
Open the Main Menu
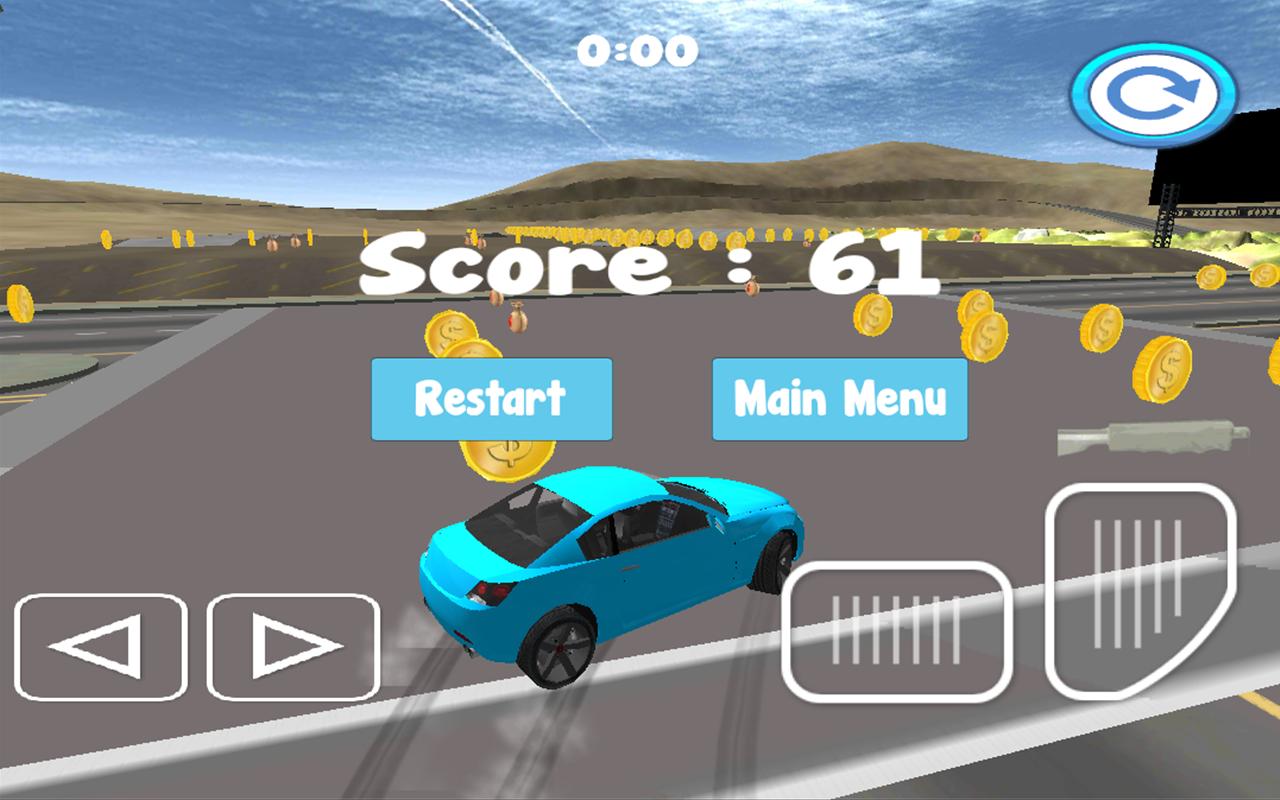[838, 400]
